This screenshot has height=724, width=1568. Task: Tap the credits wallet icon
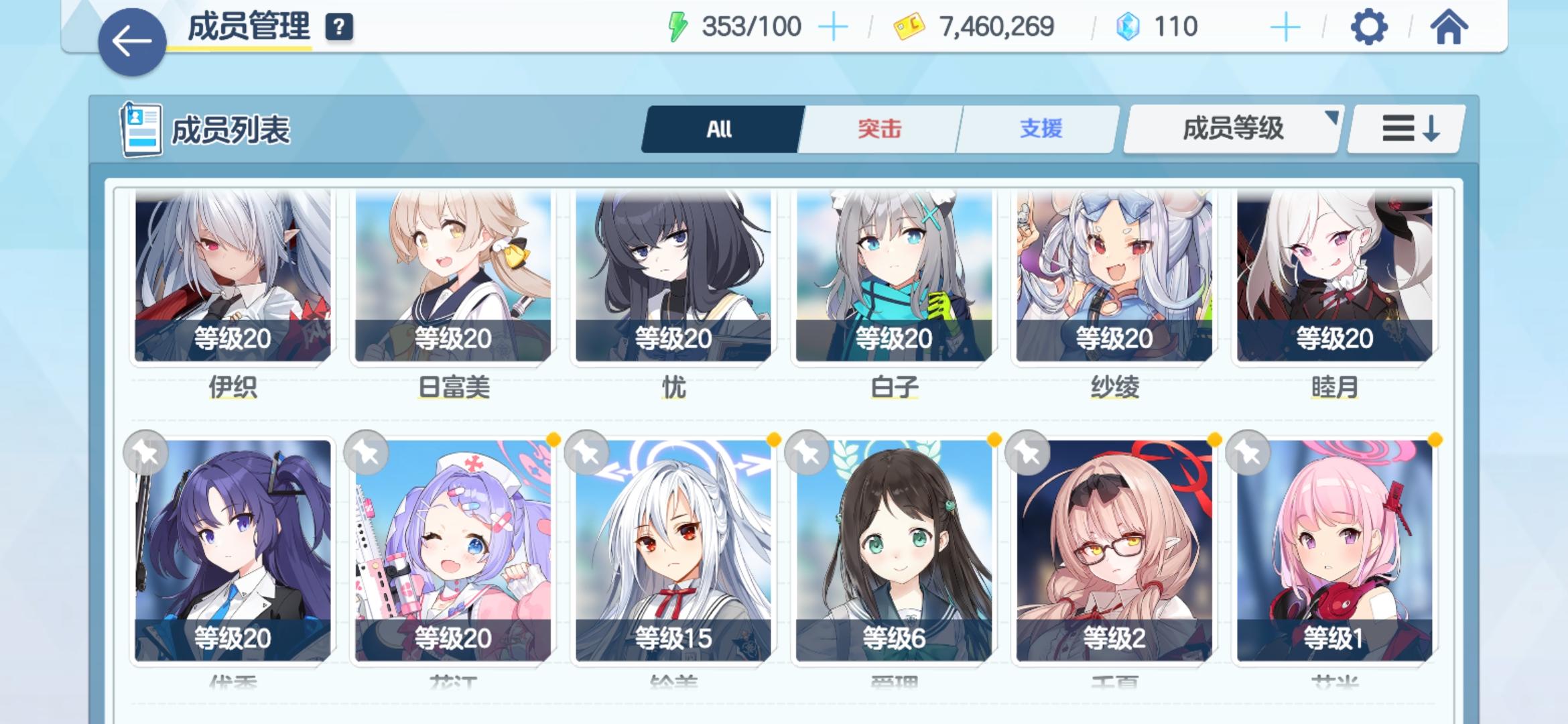pyautogui.click(x=909, y=25)
